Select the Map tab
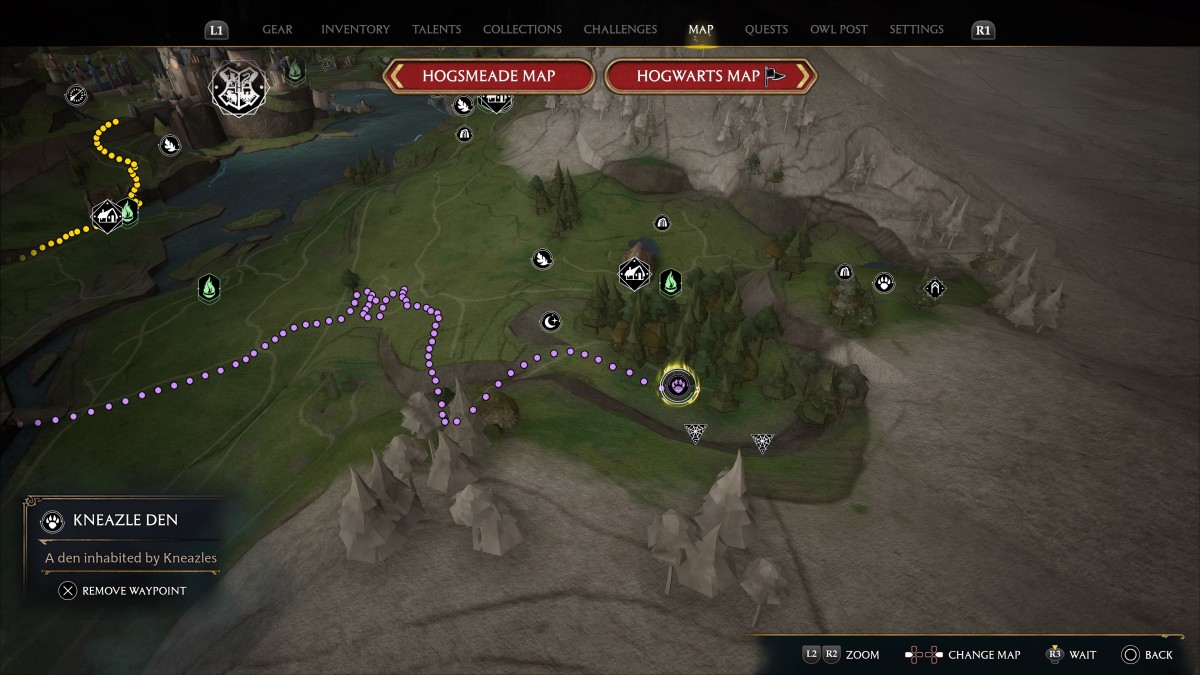 (701, 30)
